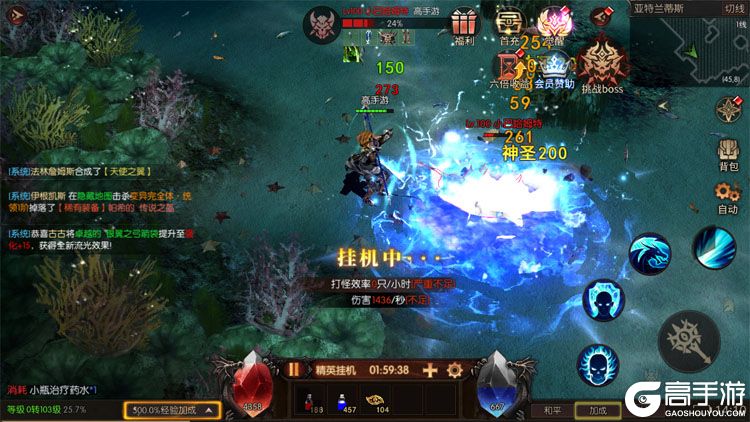Image resolution: width=750 pixels, height=422 pixels.
Task: Click the plus button beside idle timer
Action: [430, 369]
